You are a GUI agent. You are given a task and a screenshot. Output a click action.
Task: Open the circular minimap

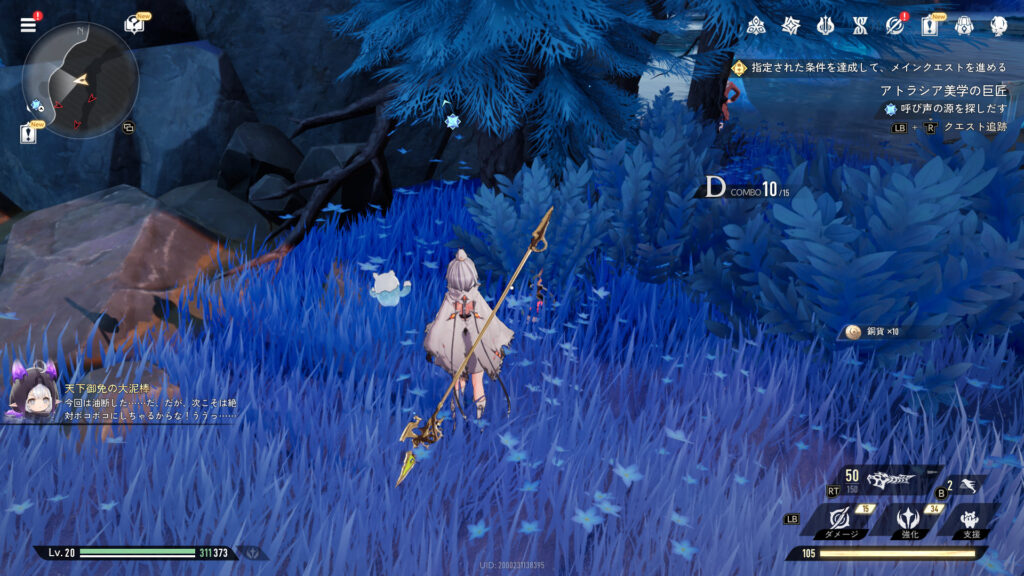pos(80,80)
